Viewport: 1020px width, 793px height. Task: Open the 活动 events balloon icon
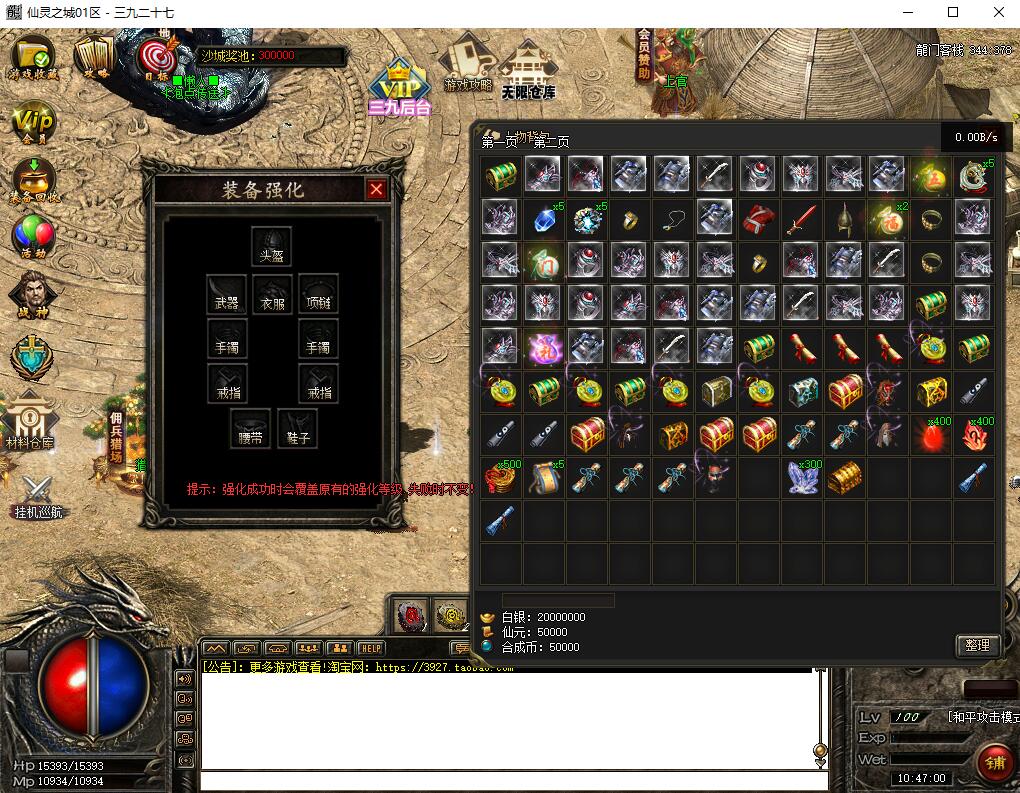point(31,237)
